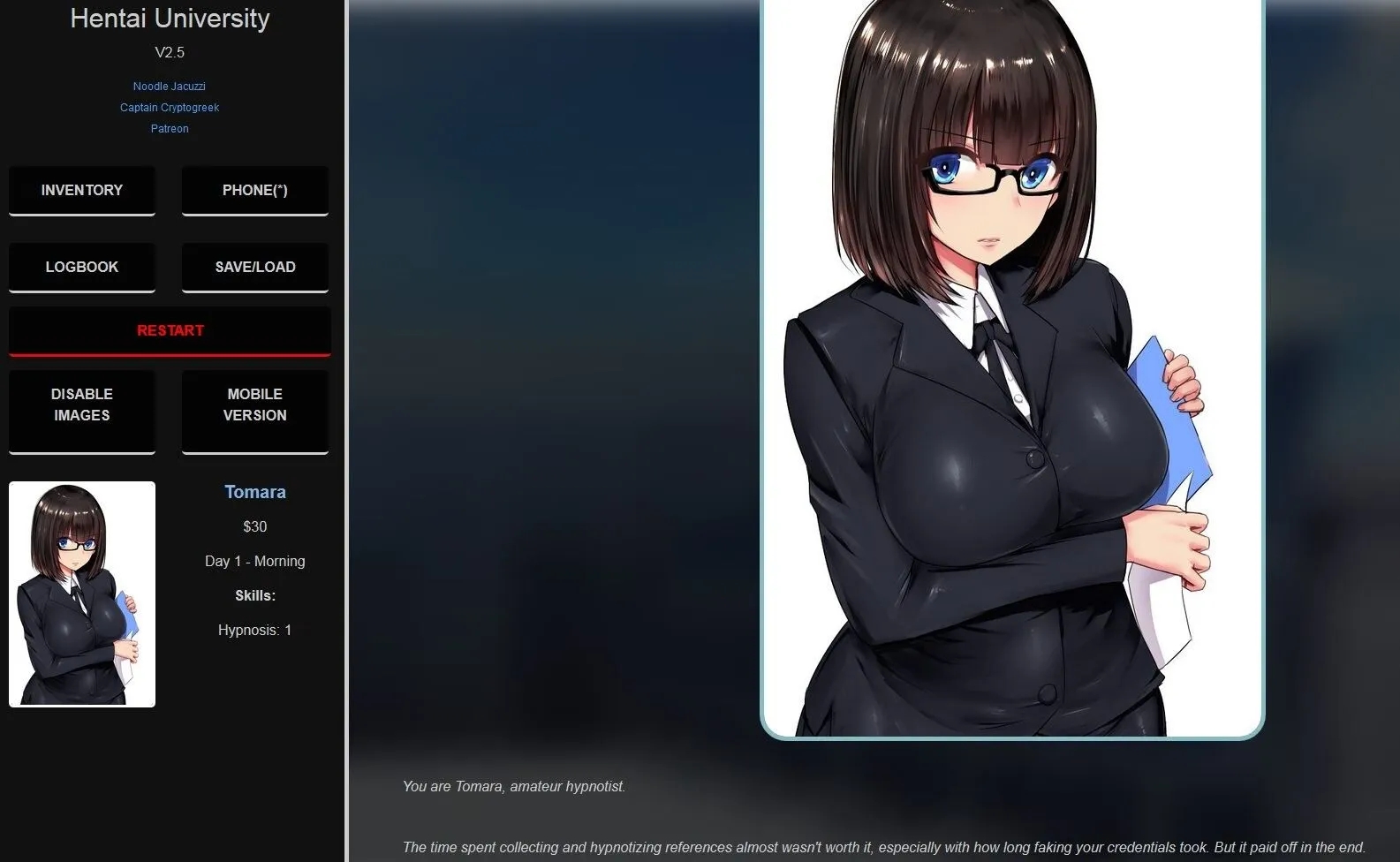This screenshot has width=1400, height=862.
Task: Switch to the Mobile Version
Action: coord(254,405)
